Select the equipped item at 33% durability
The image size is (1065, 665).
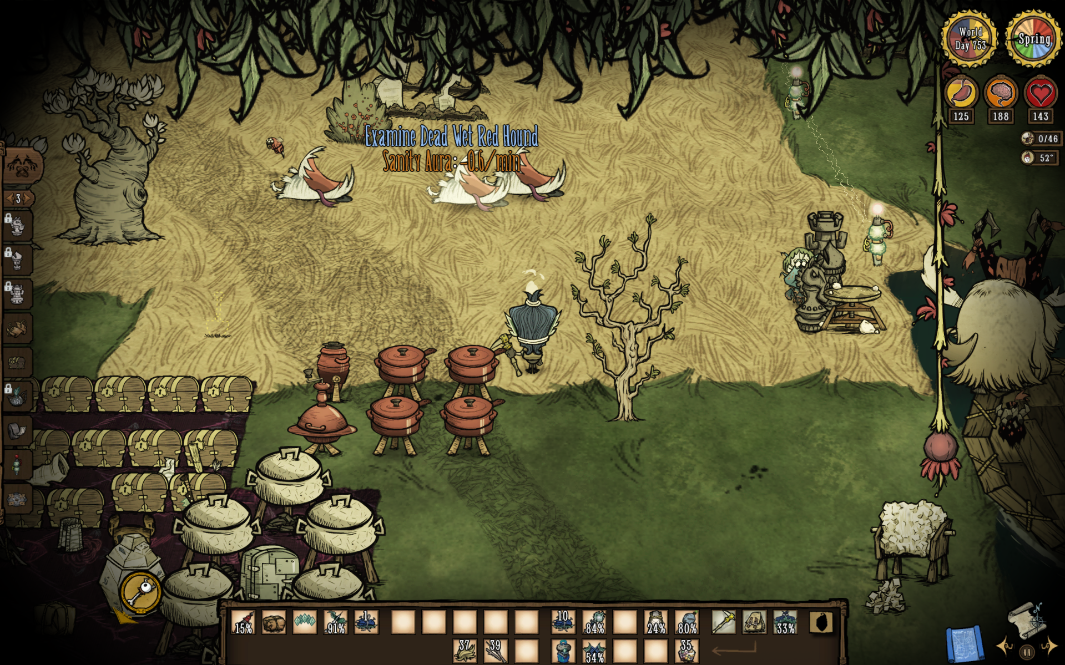coord(785,622)
